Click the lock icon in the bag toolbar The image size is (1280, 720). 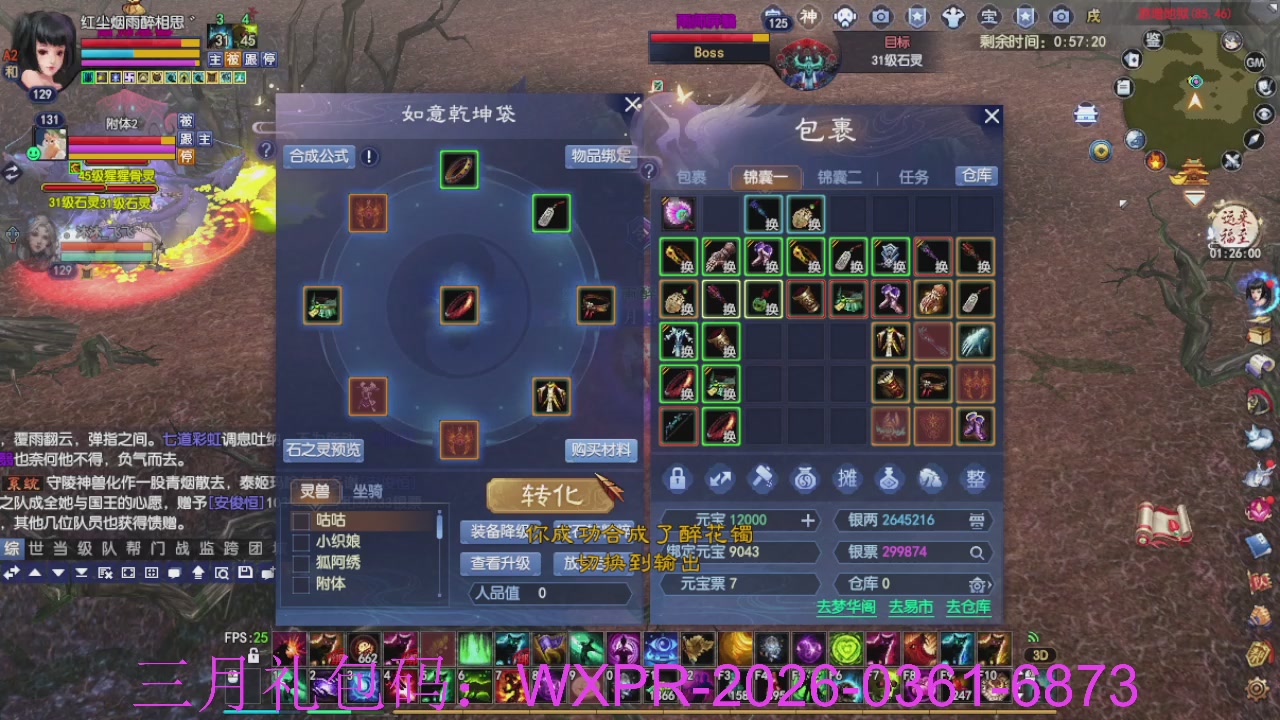(x=678, y=480)
